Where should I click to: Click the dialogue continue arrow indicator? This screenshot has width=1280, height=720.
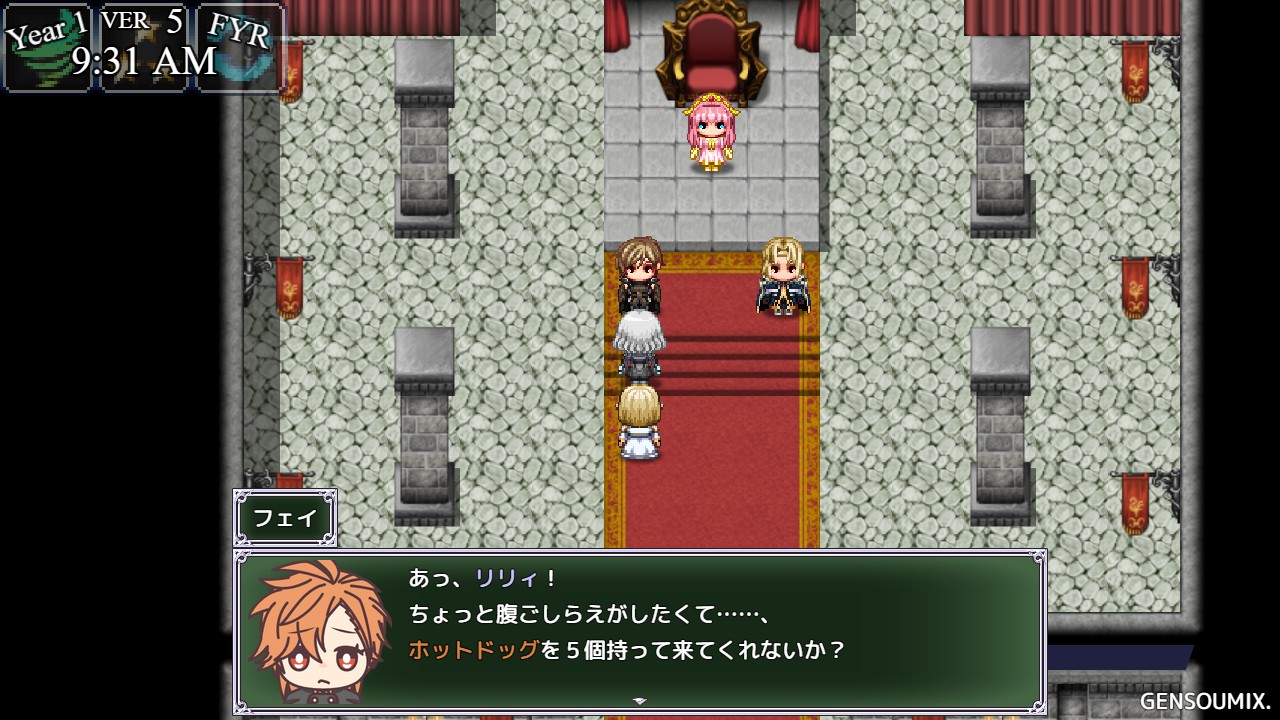[x=640, y=701]
